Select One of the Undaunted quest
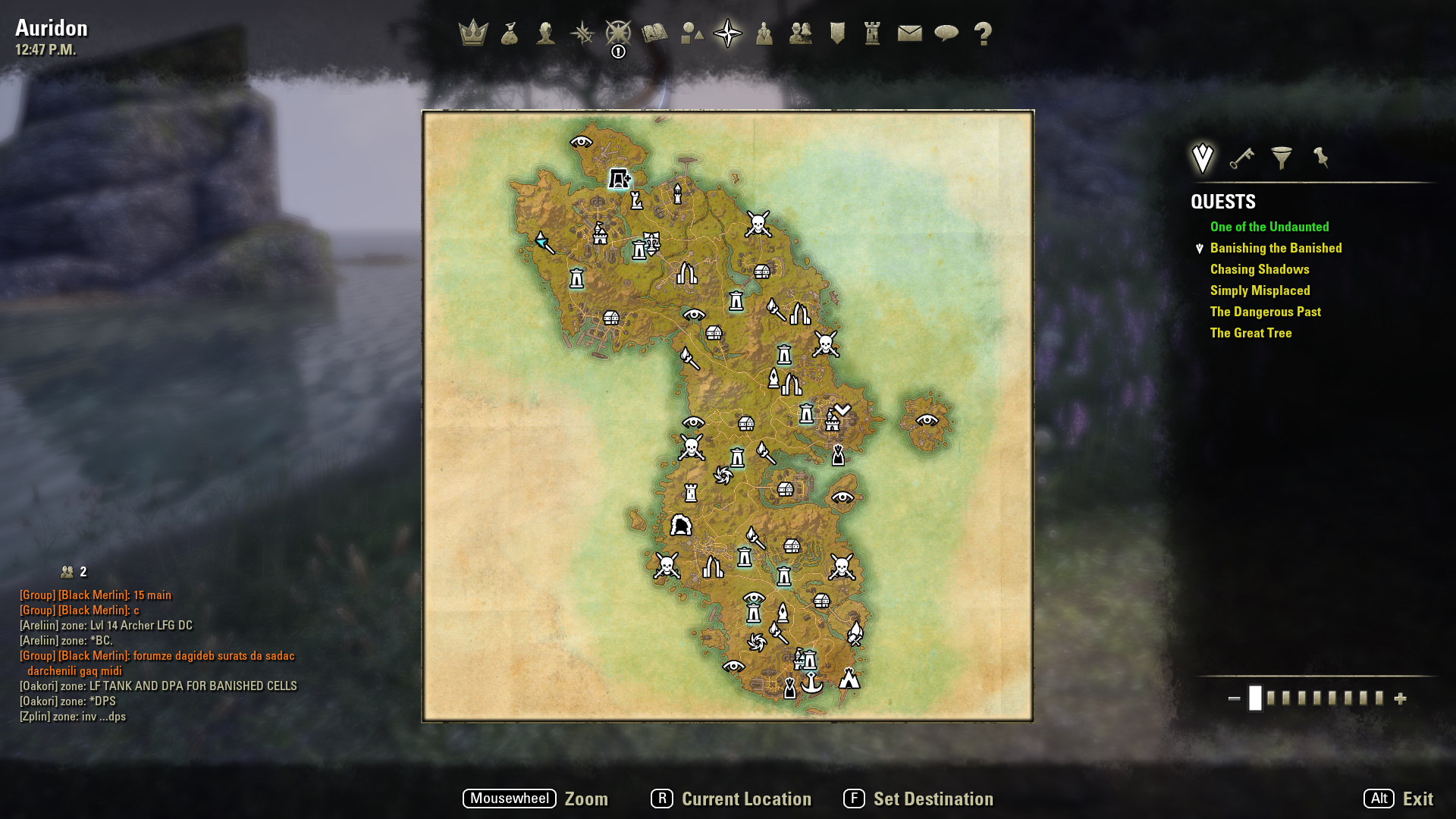1456x819 pixels. pyautogui.click(x=1269, y=227)
